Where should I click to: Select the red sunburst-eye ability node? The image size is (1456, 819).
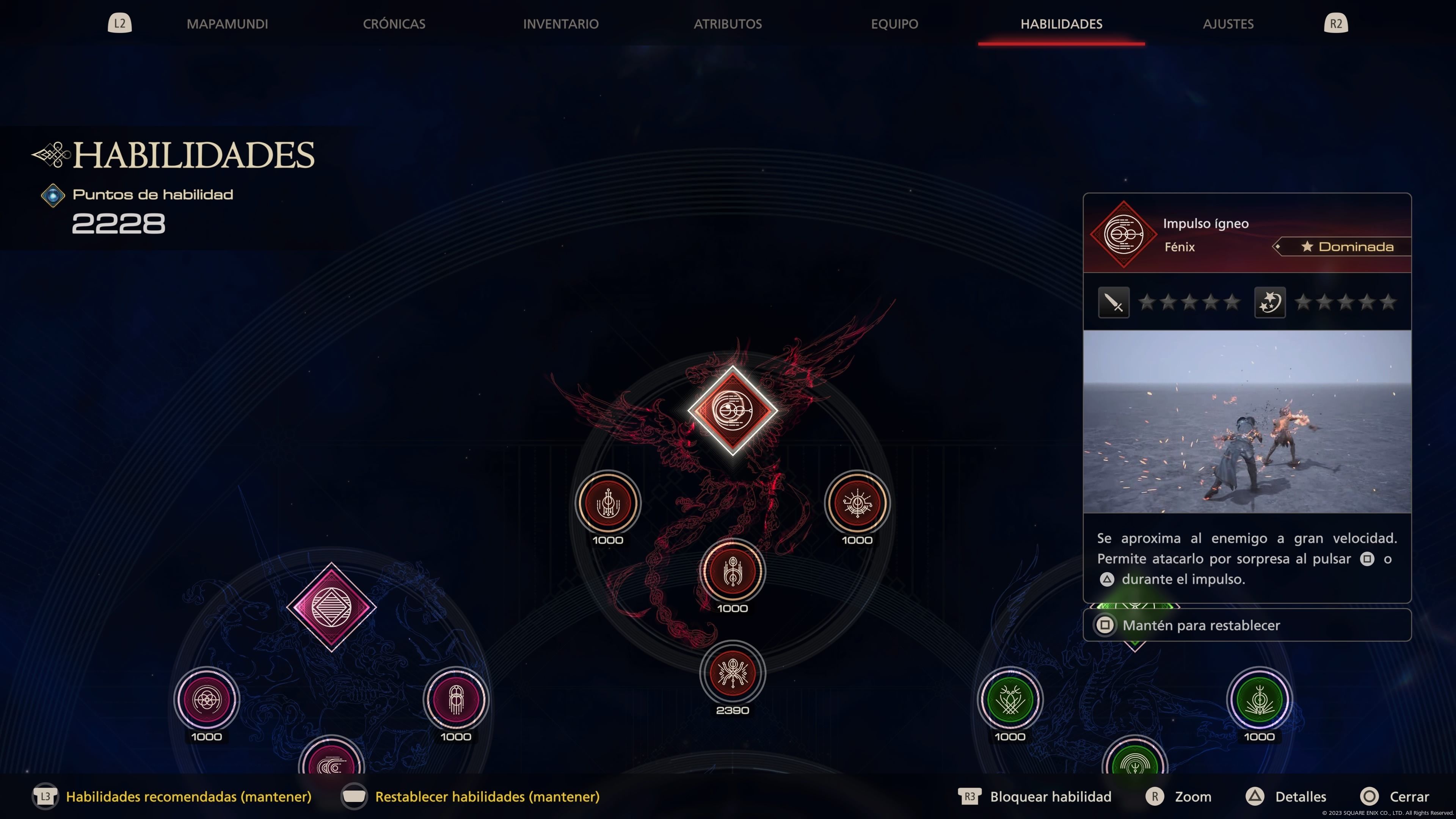(857, 502)
